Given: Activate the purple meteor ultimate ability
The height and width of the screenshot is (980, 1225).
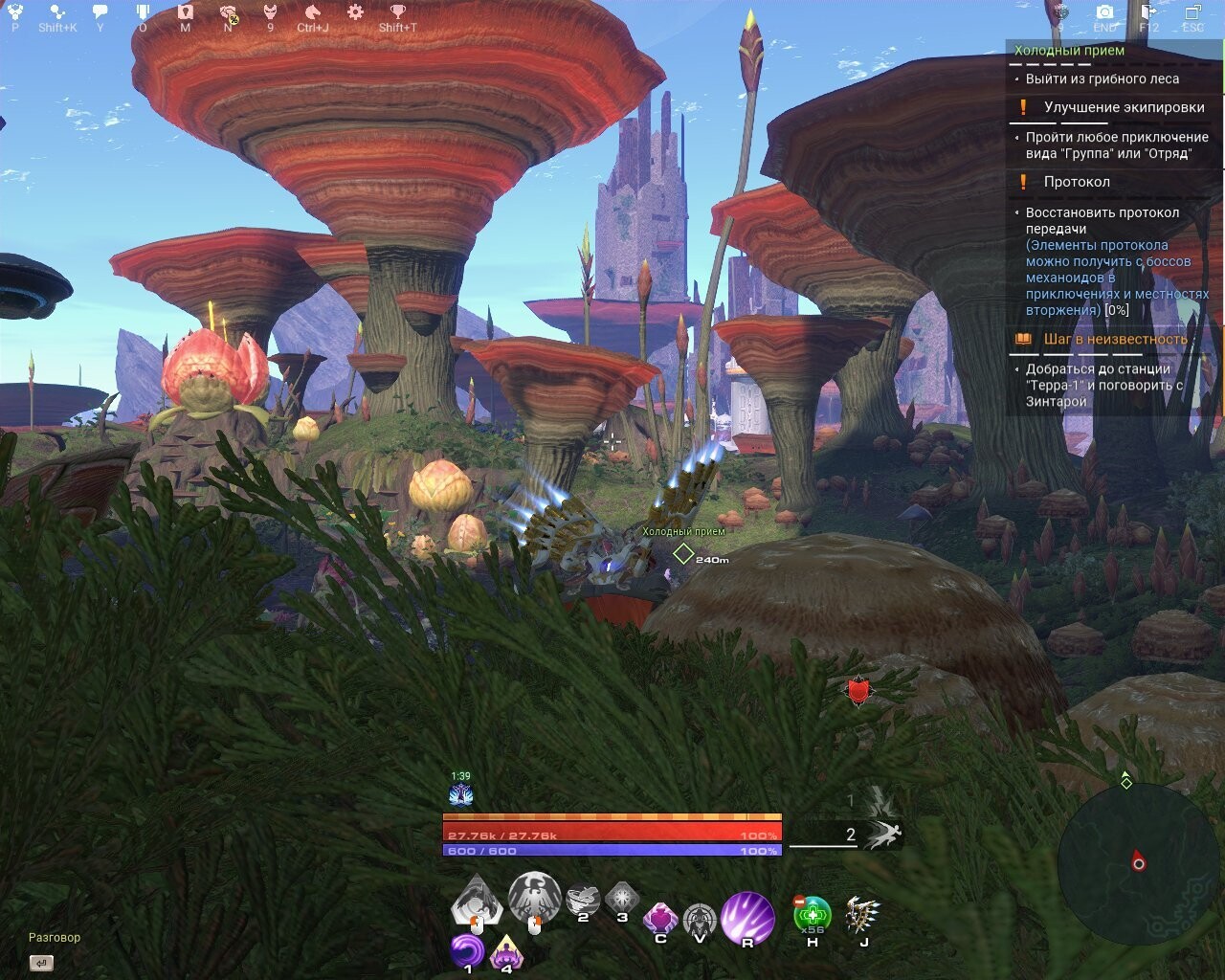Looking at the screenshot, I should click(747, 917).
